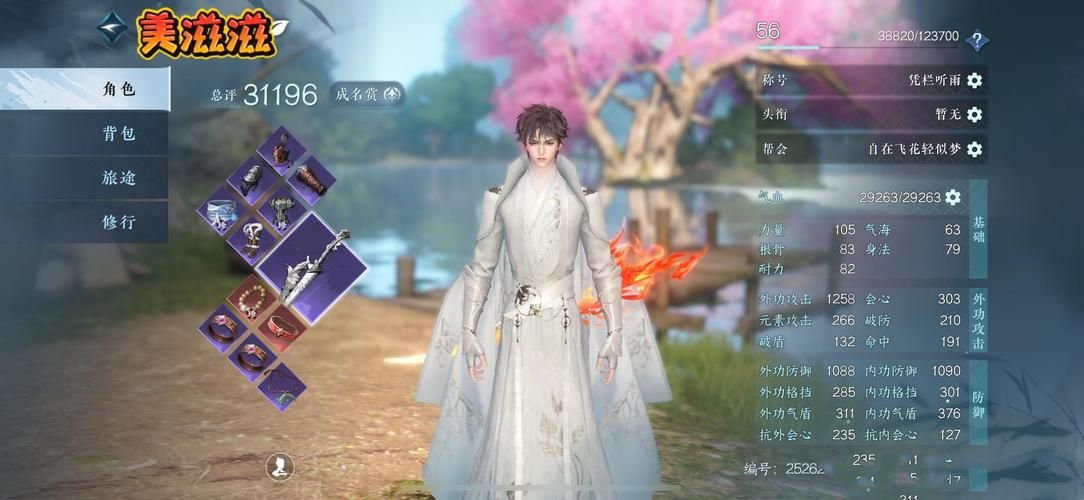Click the 成名赏 reward button

pyautogui.click(x=367, y=94)
